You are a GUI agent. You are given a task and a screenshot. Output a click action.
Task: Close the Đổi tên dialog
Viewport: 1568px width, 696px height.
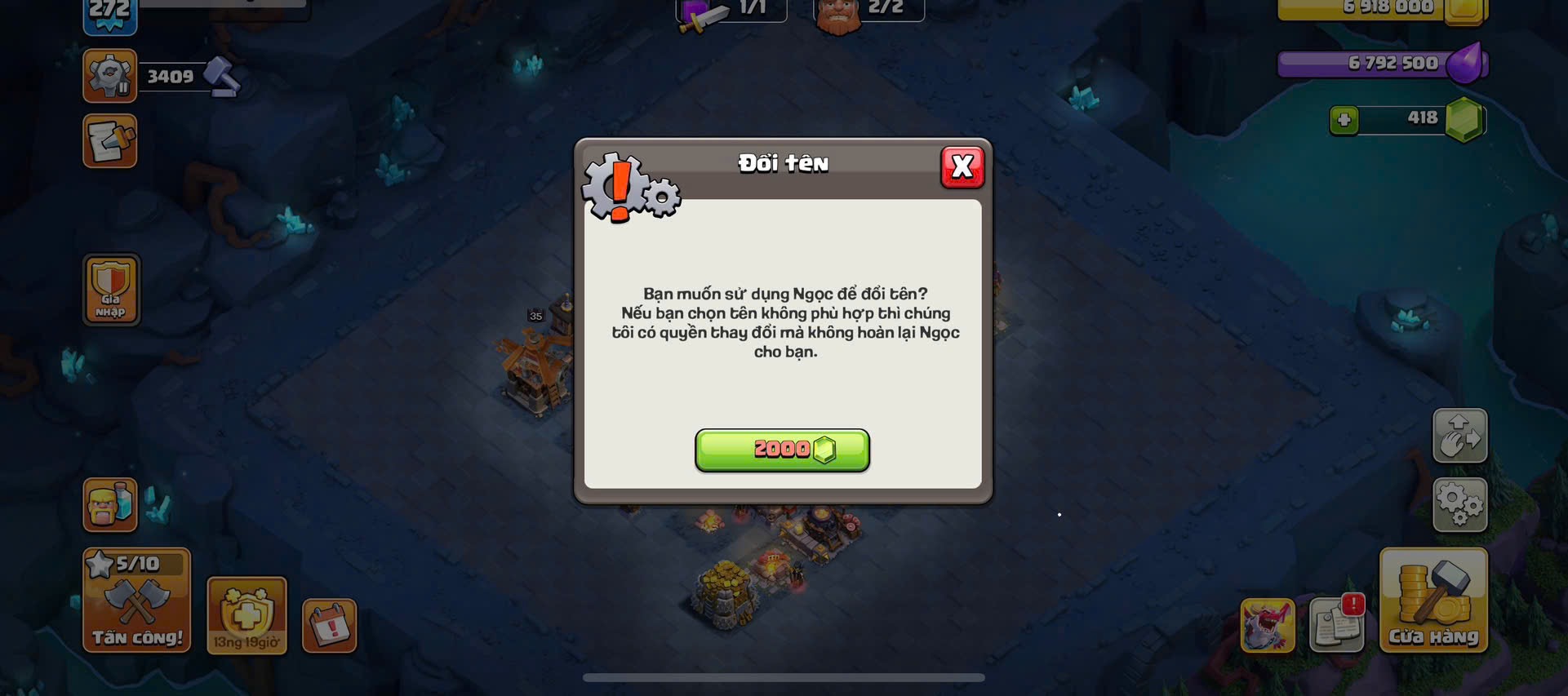[962, 167]
